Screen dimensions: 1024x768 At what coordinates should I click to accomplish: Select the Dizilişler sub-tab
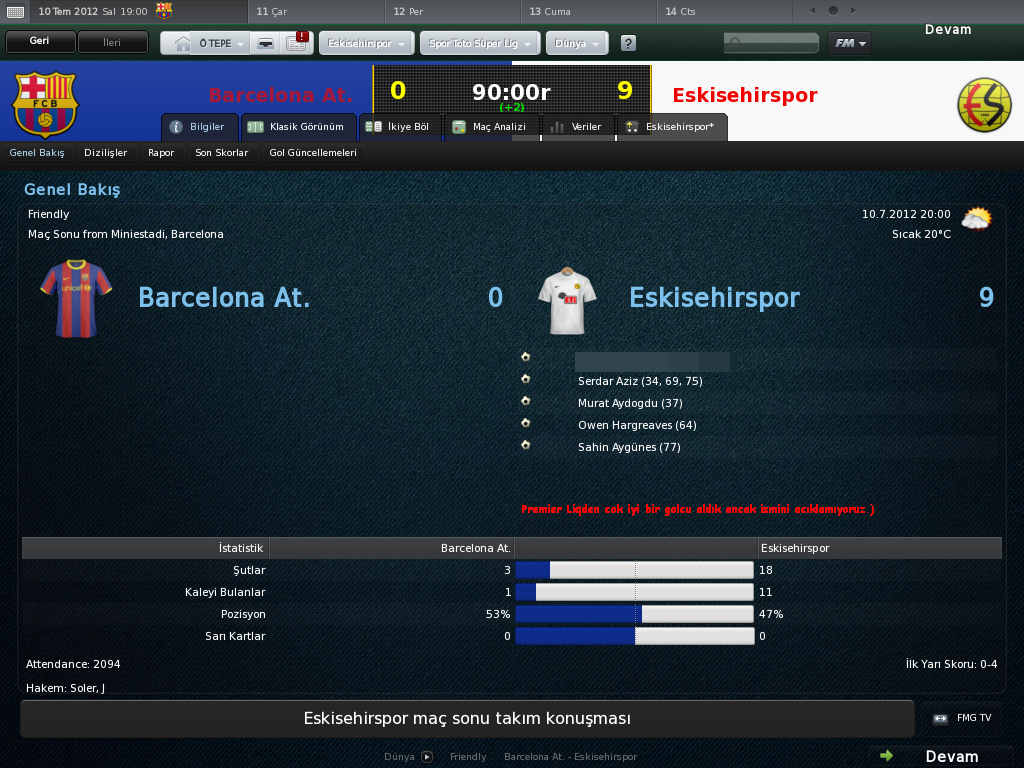point(106,153)
